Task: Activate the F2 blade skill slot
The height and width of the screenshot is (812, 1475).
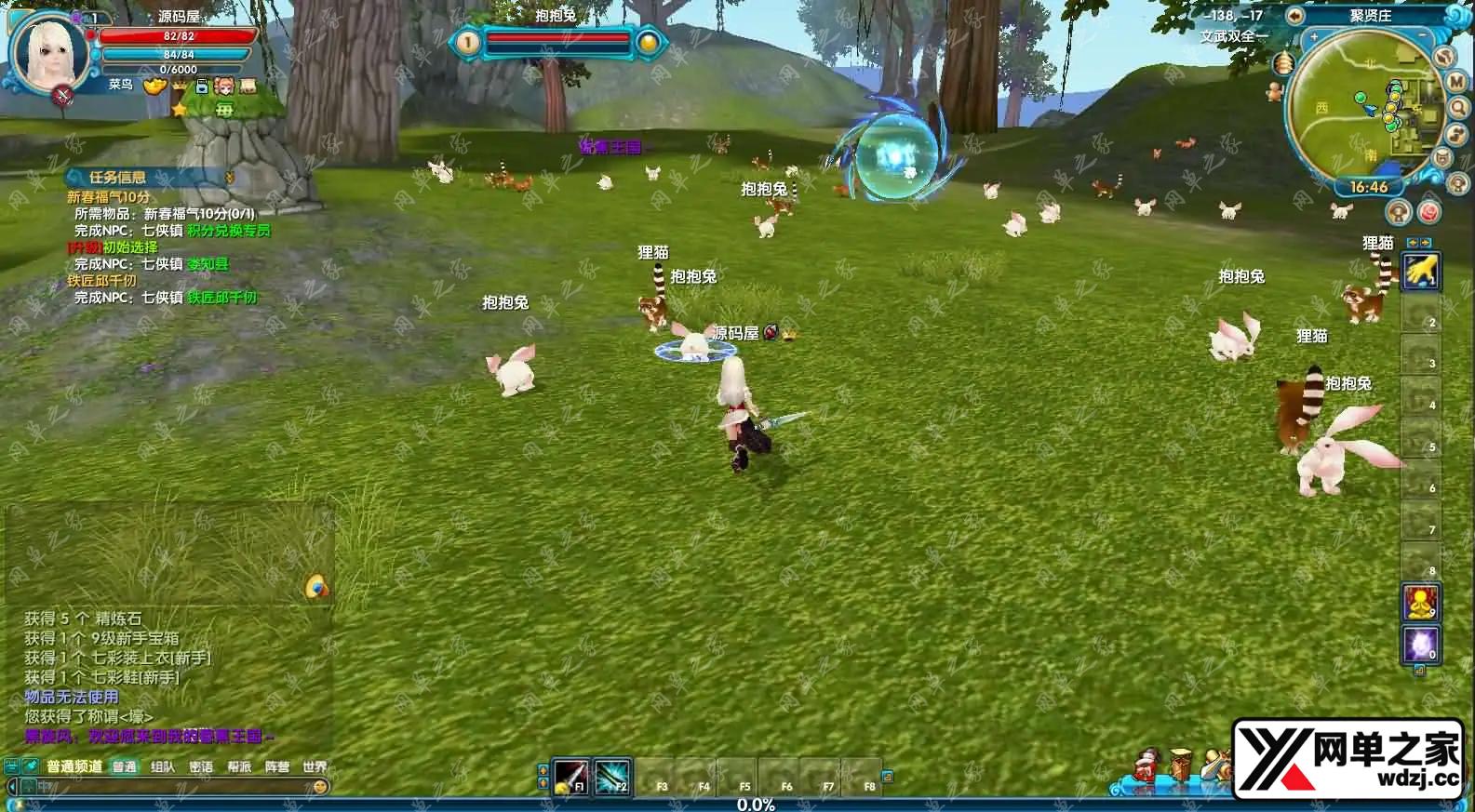Action: pos(611,776)
